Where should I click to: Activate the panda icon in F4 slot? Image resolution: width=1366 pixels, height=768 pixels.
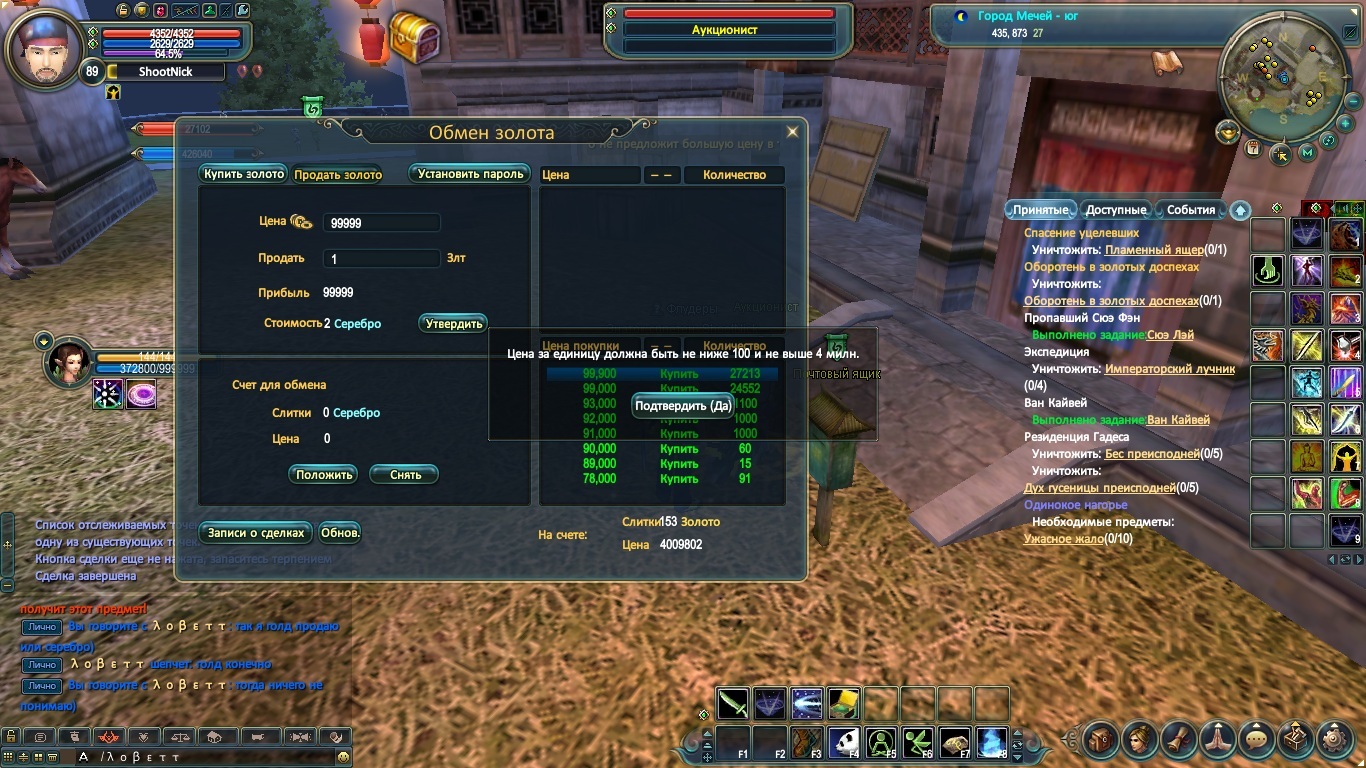tap(844, 742)
